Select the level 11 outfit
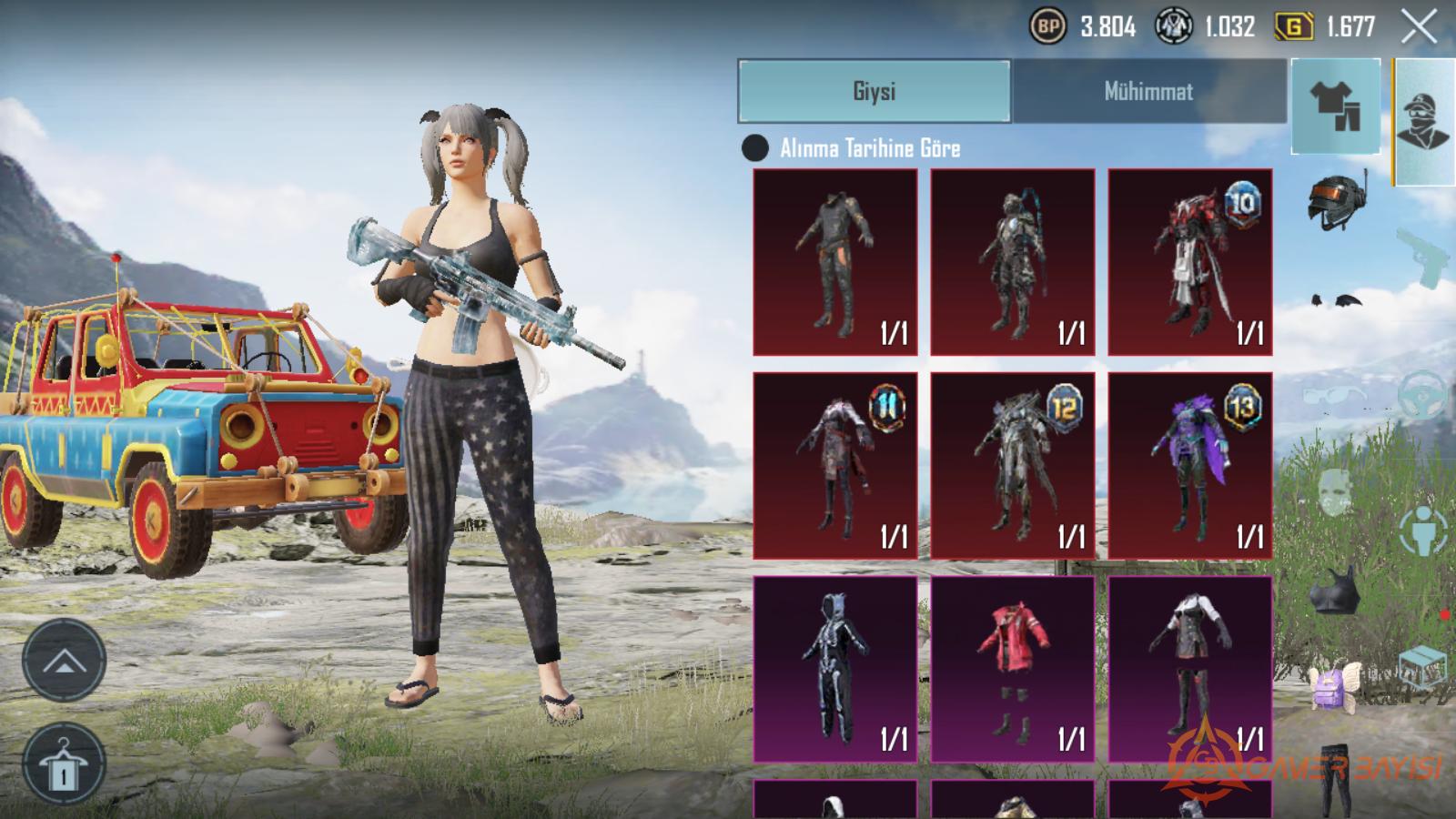The width and height of the screenshot is (1456, 819). click(834, 465)
